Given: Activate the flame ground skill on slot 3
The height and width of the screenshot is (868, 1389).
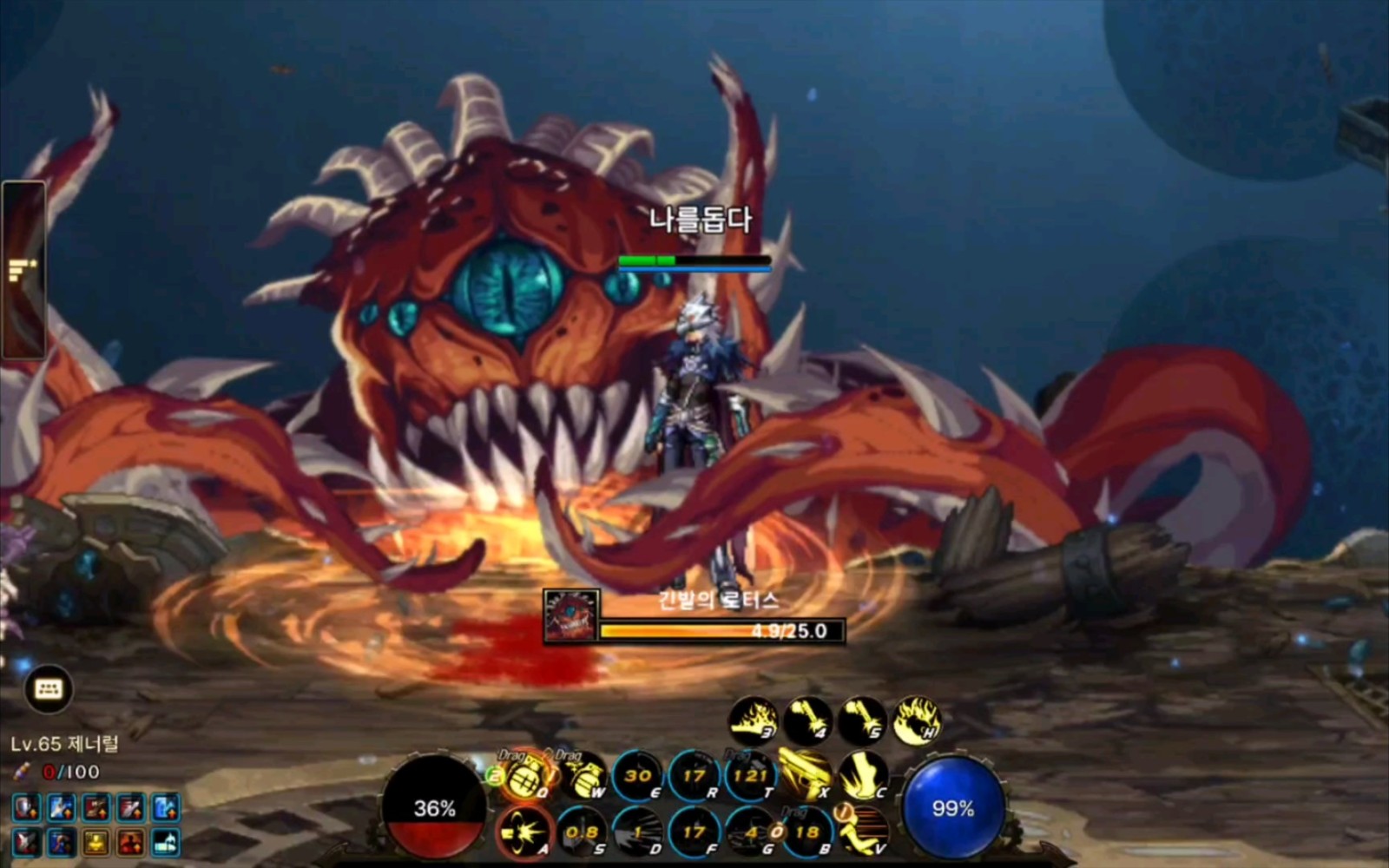Looking at the screenshot, I should pyautogui.click(x=752, y=720).
